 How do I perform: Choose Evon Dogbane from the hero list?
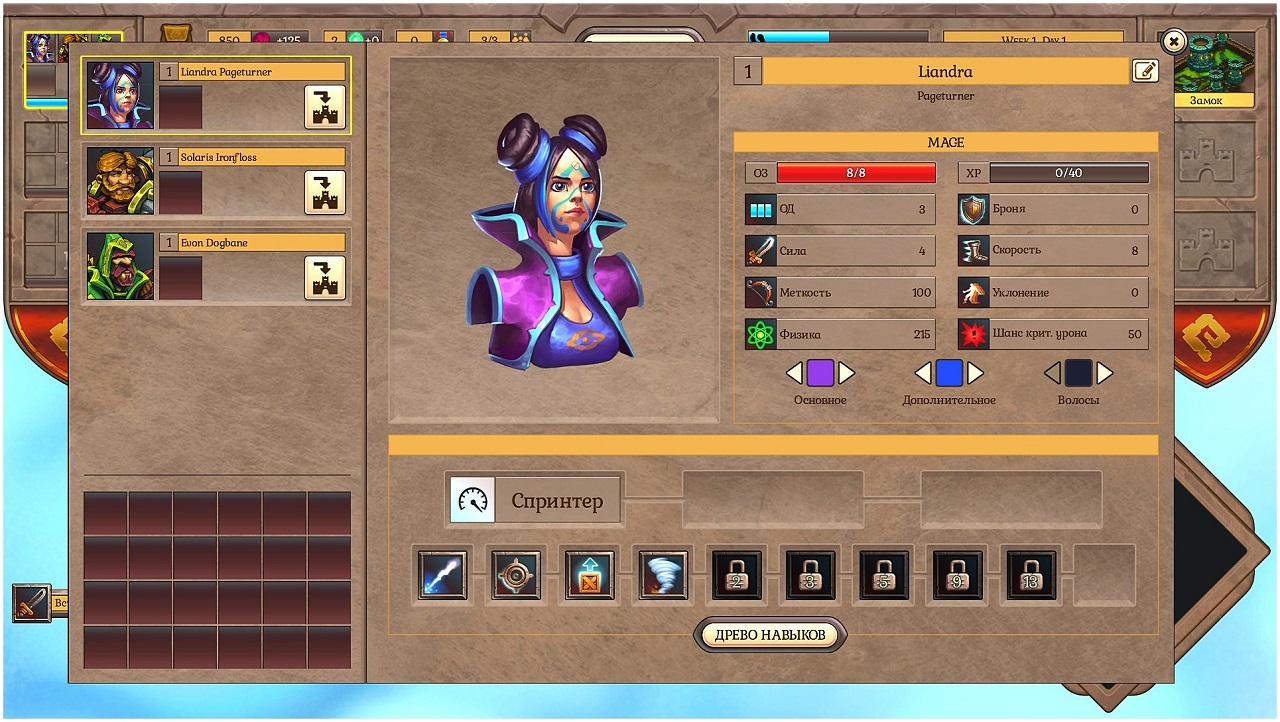pyautogui.click(x=120, y=266)
